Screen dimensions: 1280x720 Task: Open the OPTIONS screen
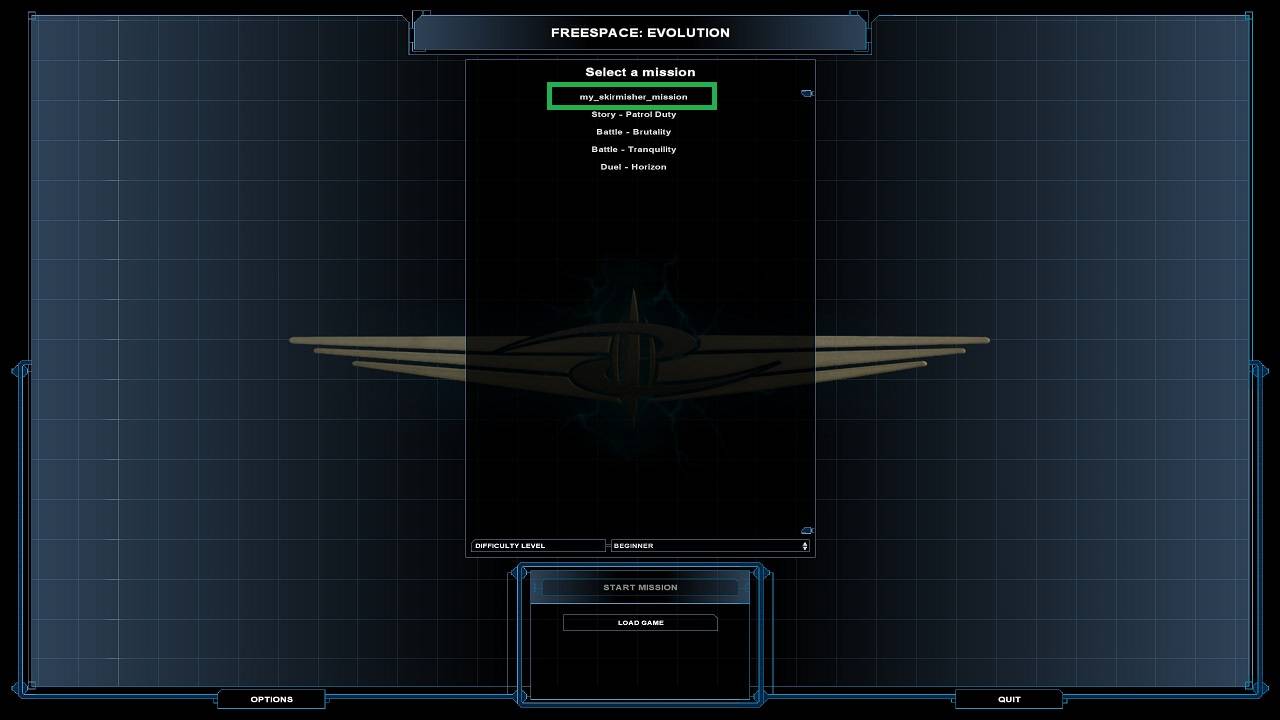pyautogui.click(x=271, y=698)
